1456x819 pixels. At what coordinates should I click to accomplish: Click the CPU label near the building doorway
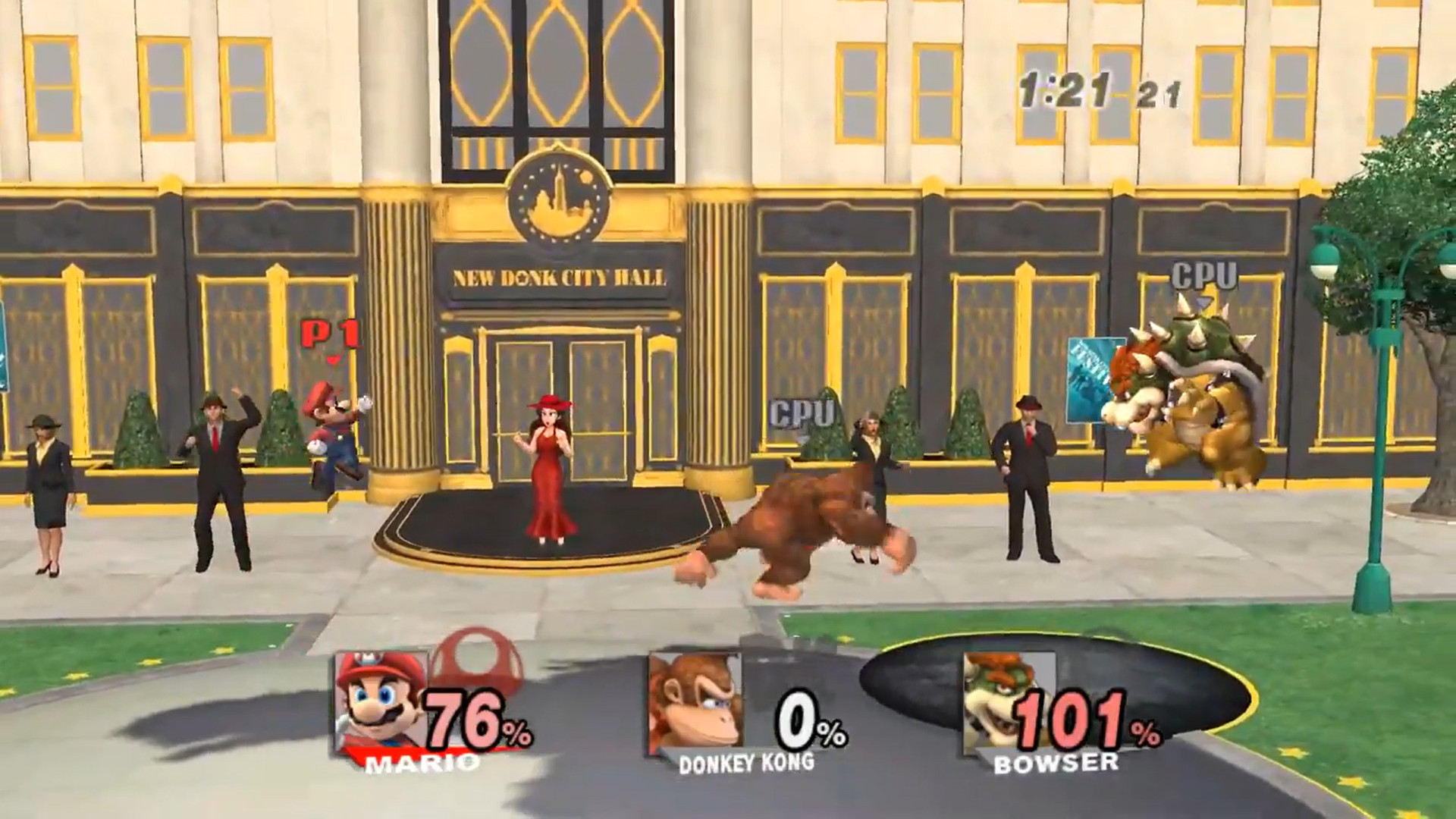[x=801, y=413]
